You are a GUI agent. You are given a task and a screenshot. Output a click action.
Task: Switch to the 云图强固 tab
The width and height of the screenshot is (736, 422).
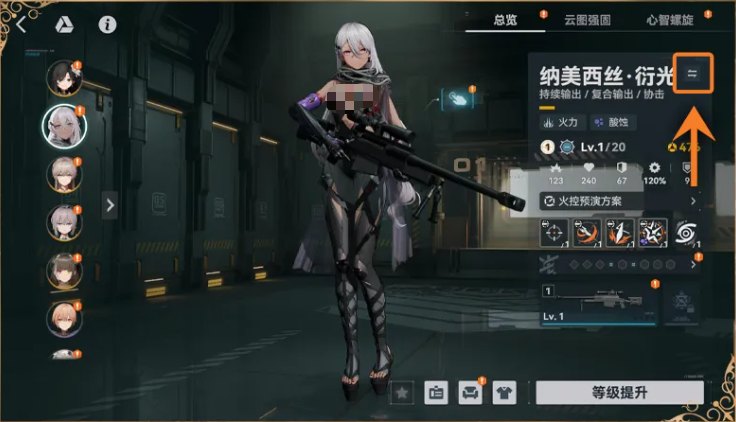coord(587,20)
